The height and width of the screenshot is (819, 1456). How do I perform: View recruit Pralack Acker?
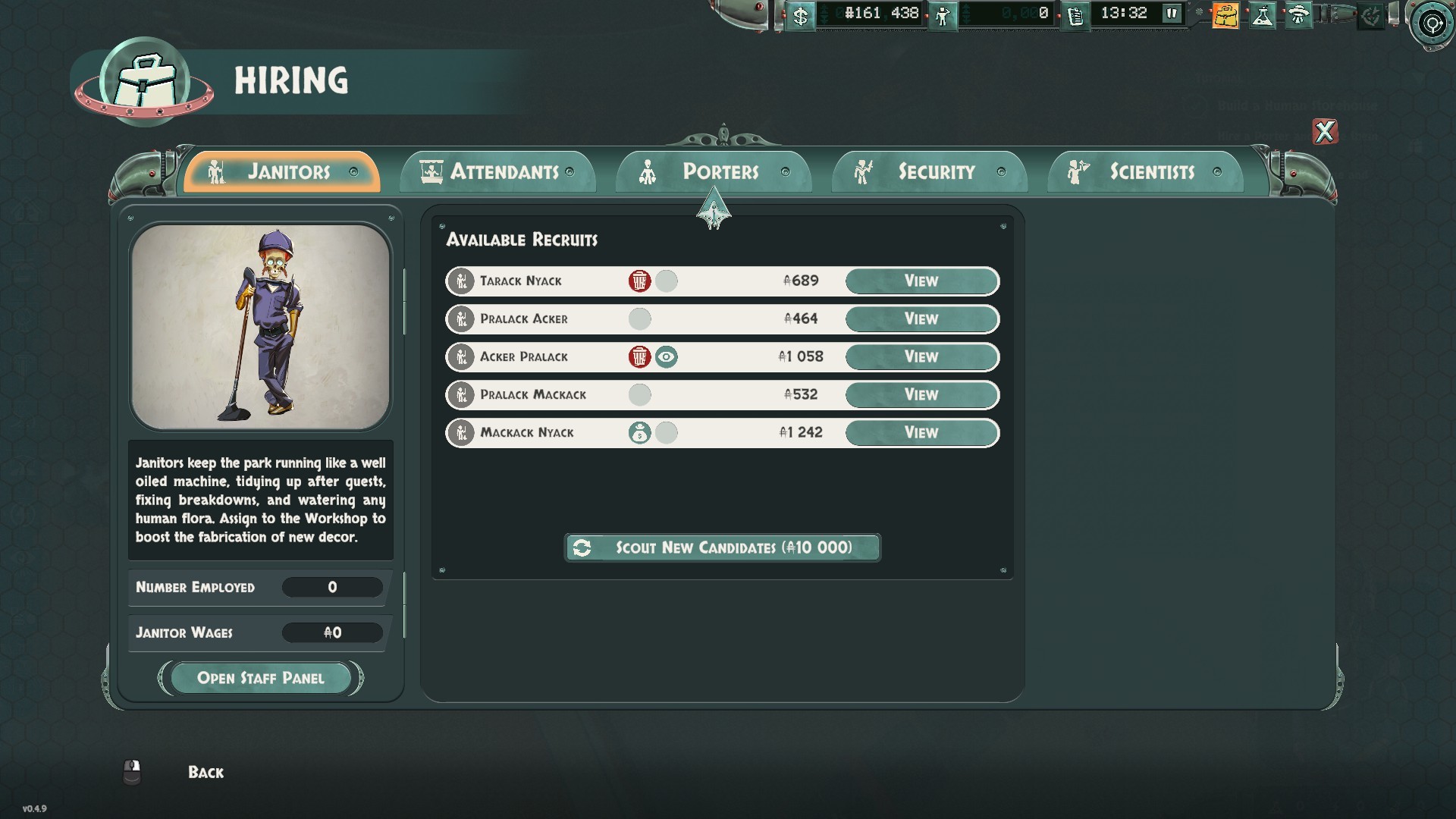(x=921, y=319)
